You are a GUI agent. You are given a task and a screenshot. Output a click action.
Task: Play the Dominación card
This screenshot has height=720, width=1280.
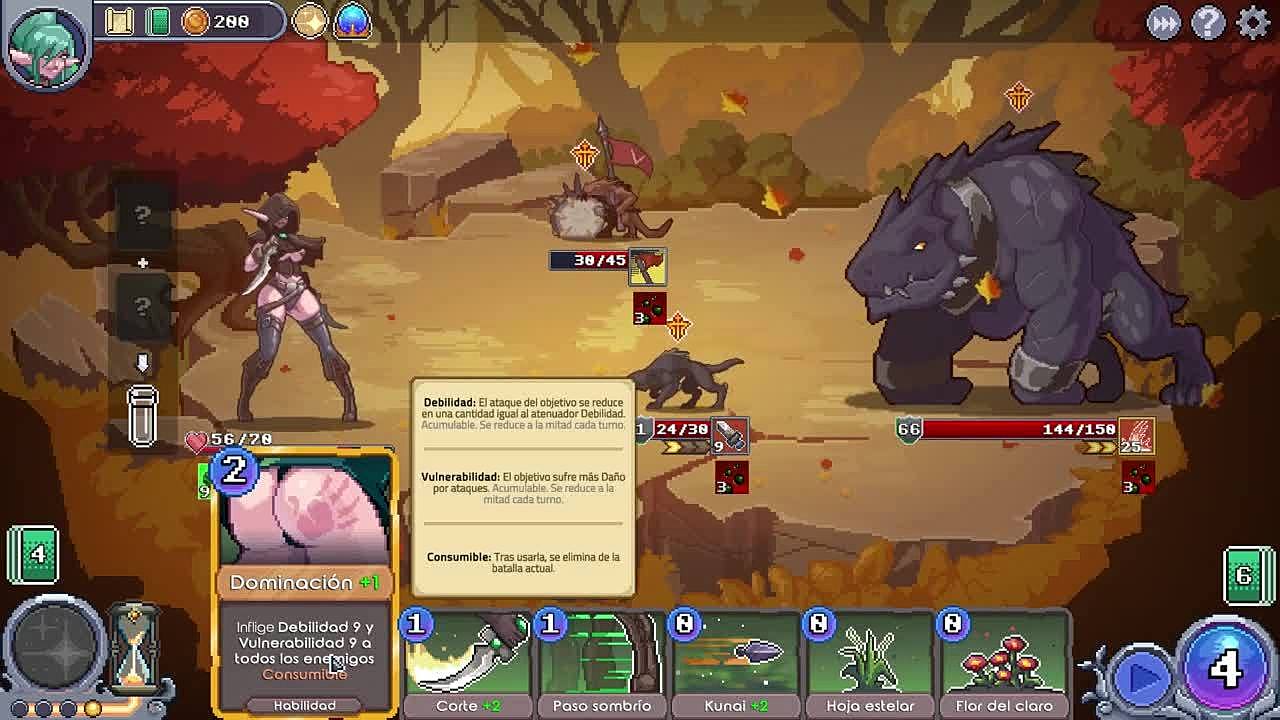[305, 580]
